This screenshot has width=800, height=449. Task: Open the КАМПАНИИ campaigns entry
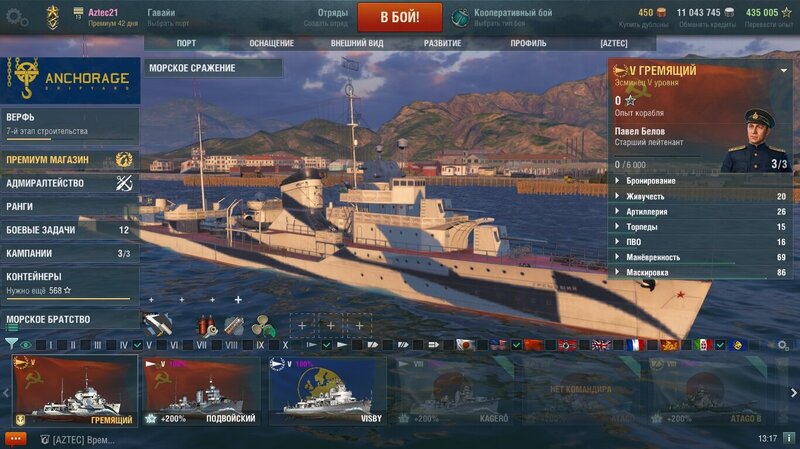[x=68, y=253]
